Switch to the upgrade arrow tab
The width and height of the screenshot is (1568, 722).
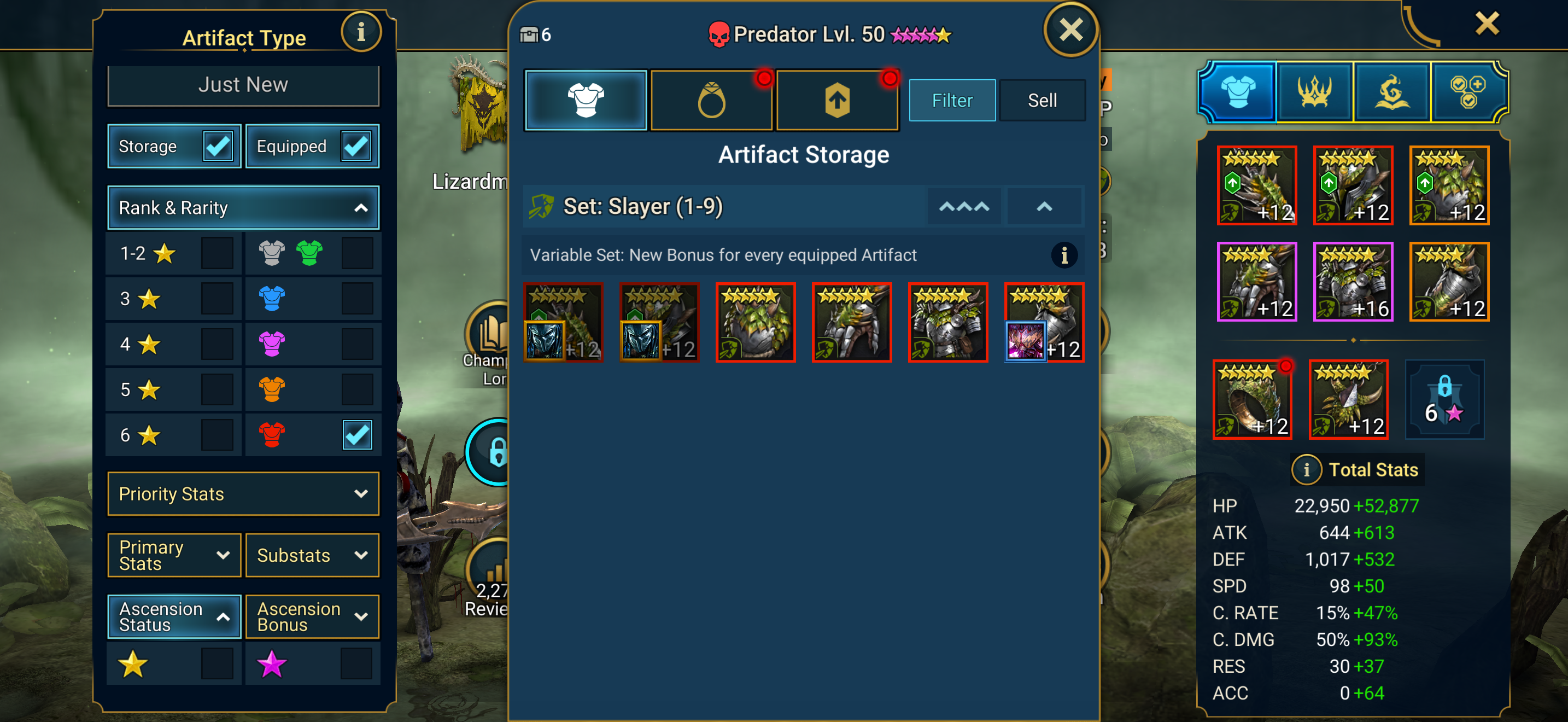pos(837,101)
